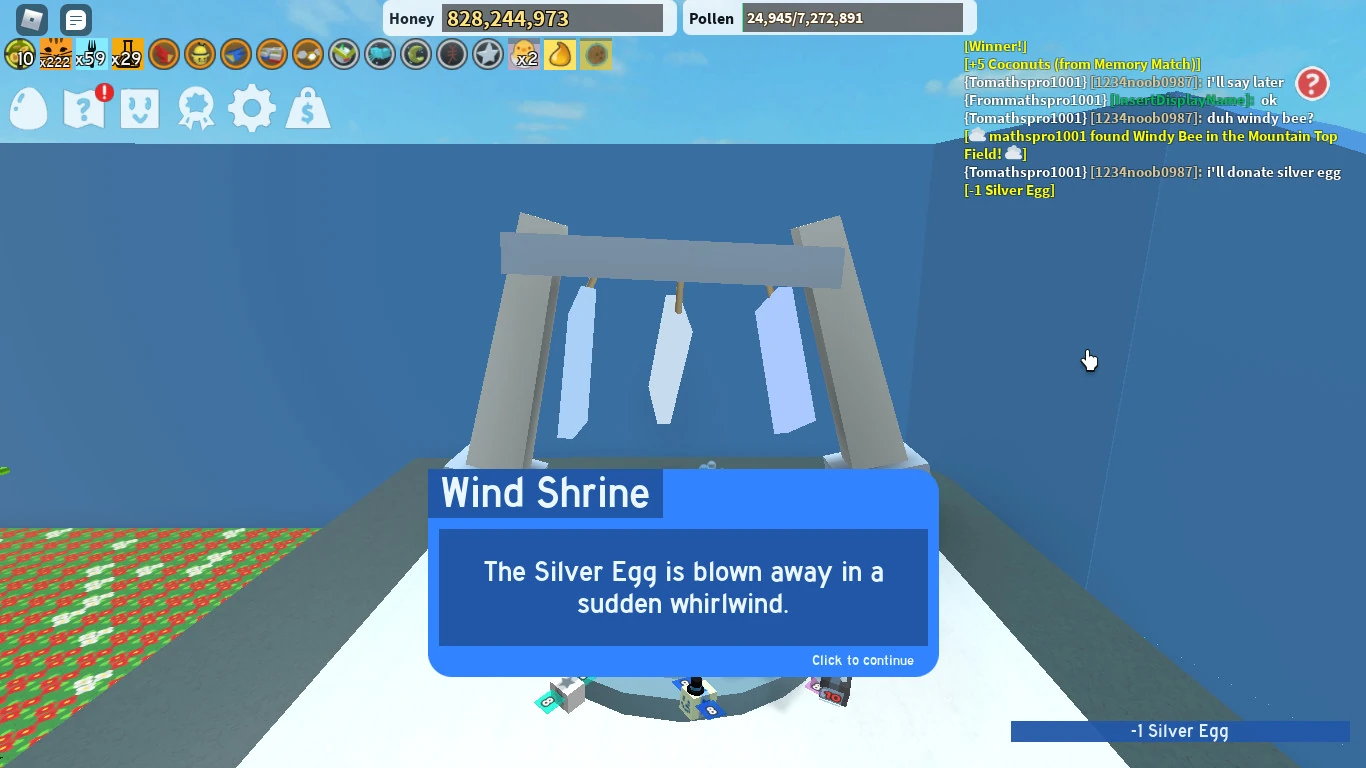Click to continue the Wind Shrine dialog
The height and width of the screenshot is (768, 1366).
point(862,660)
